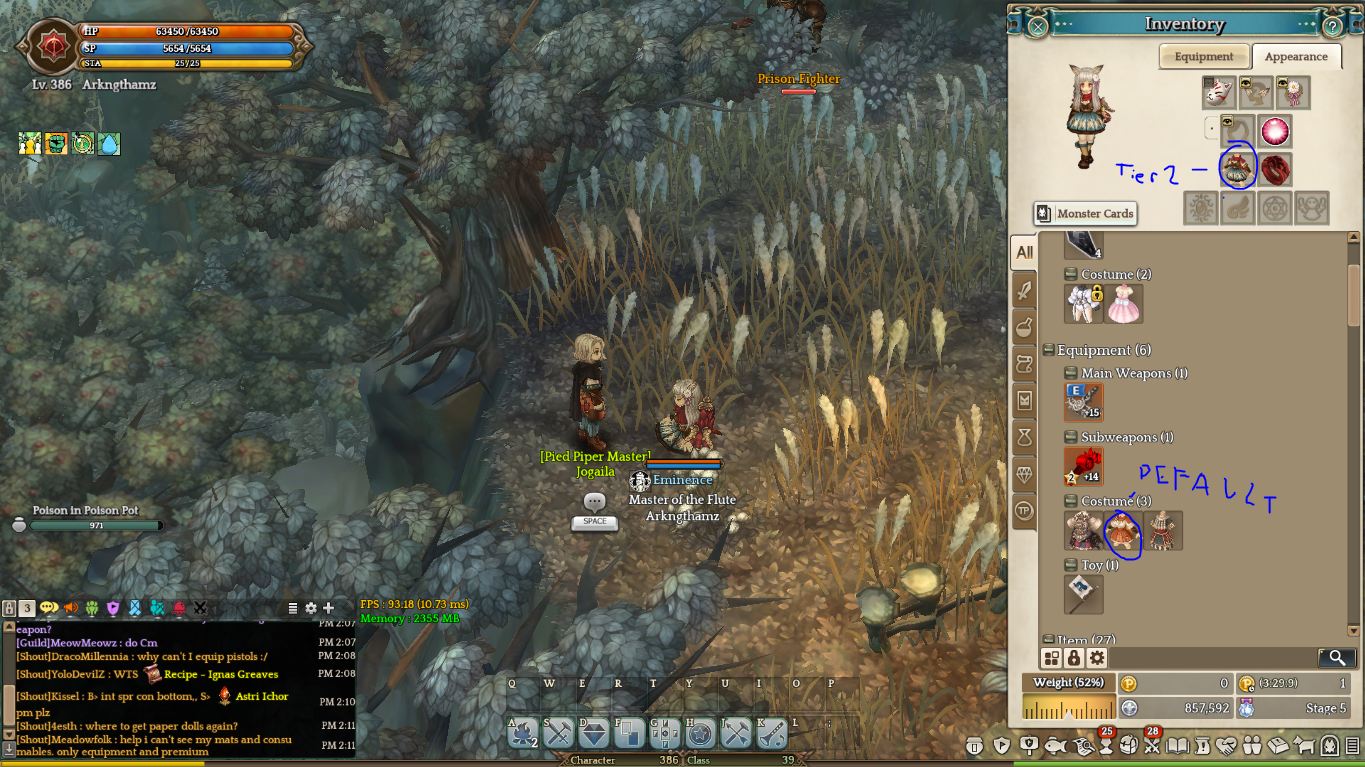The image size is (1365, 767).
Task: Activate the campfire skill in slot A
Action: click(x=524, y=734)
